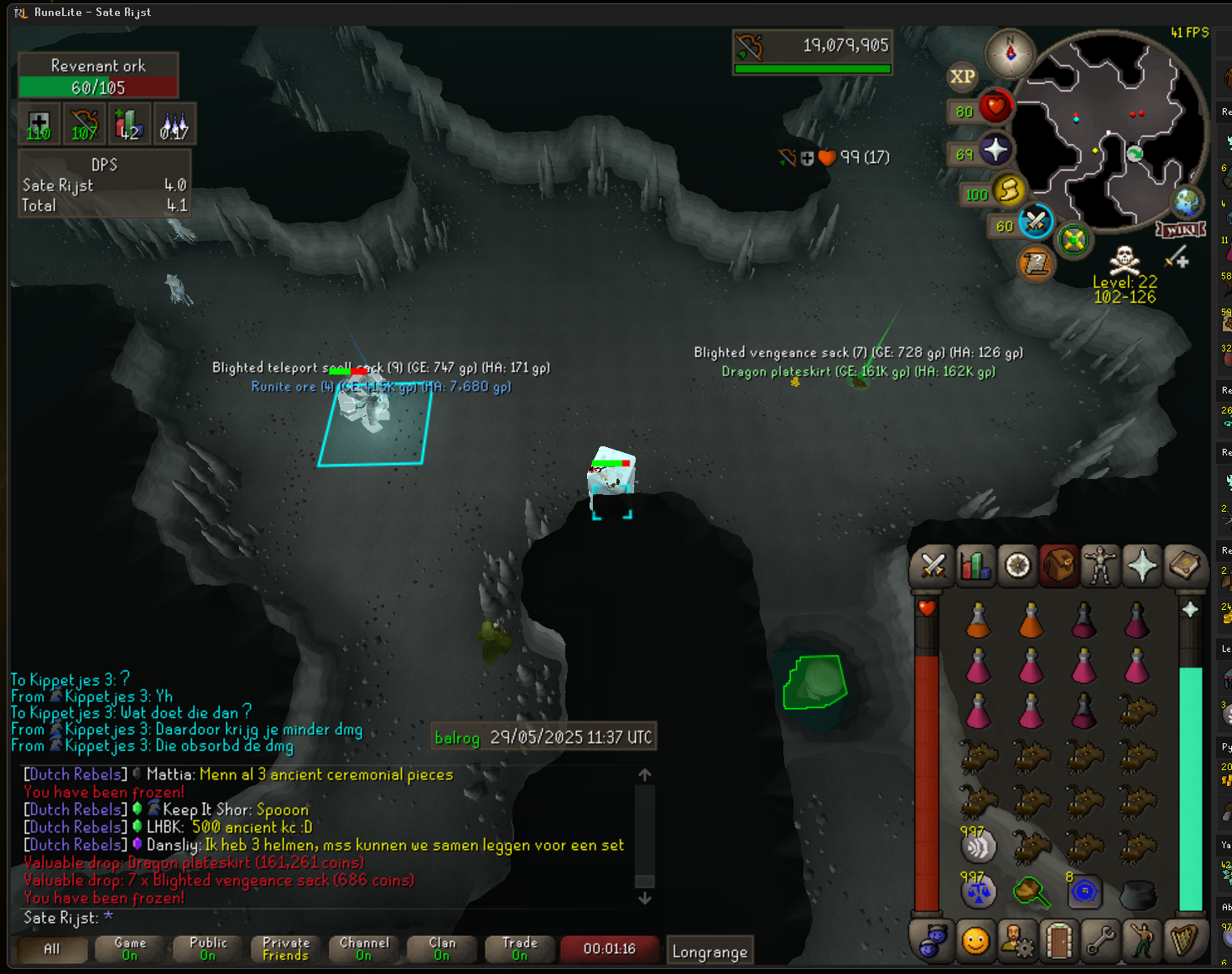
Task: Open the Combat Options tab
Action: (x=933, y=565)
